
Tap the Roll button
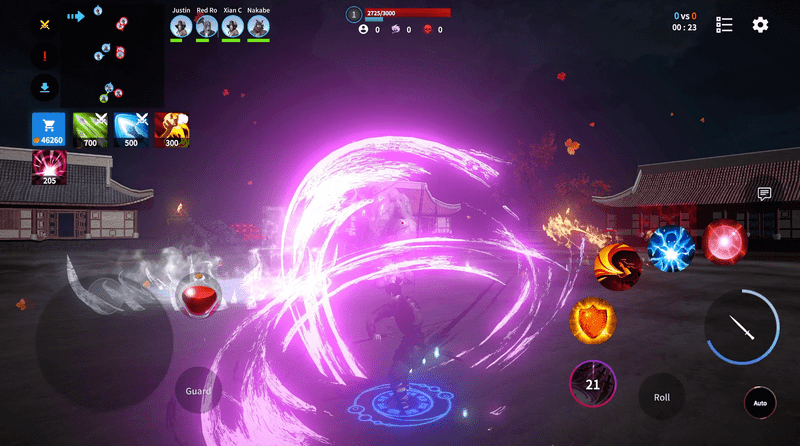(x=662, y=397)
